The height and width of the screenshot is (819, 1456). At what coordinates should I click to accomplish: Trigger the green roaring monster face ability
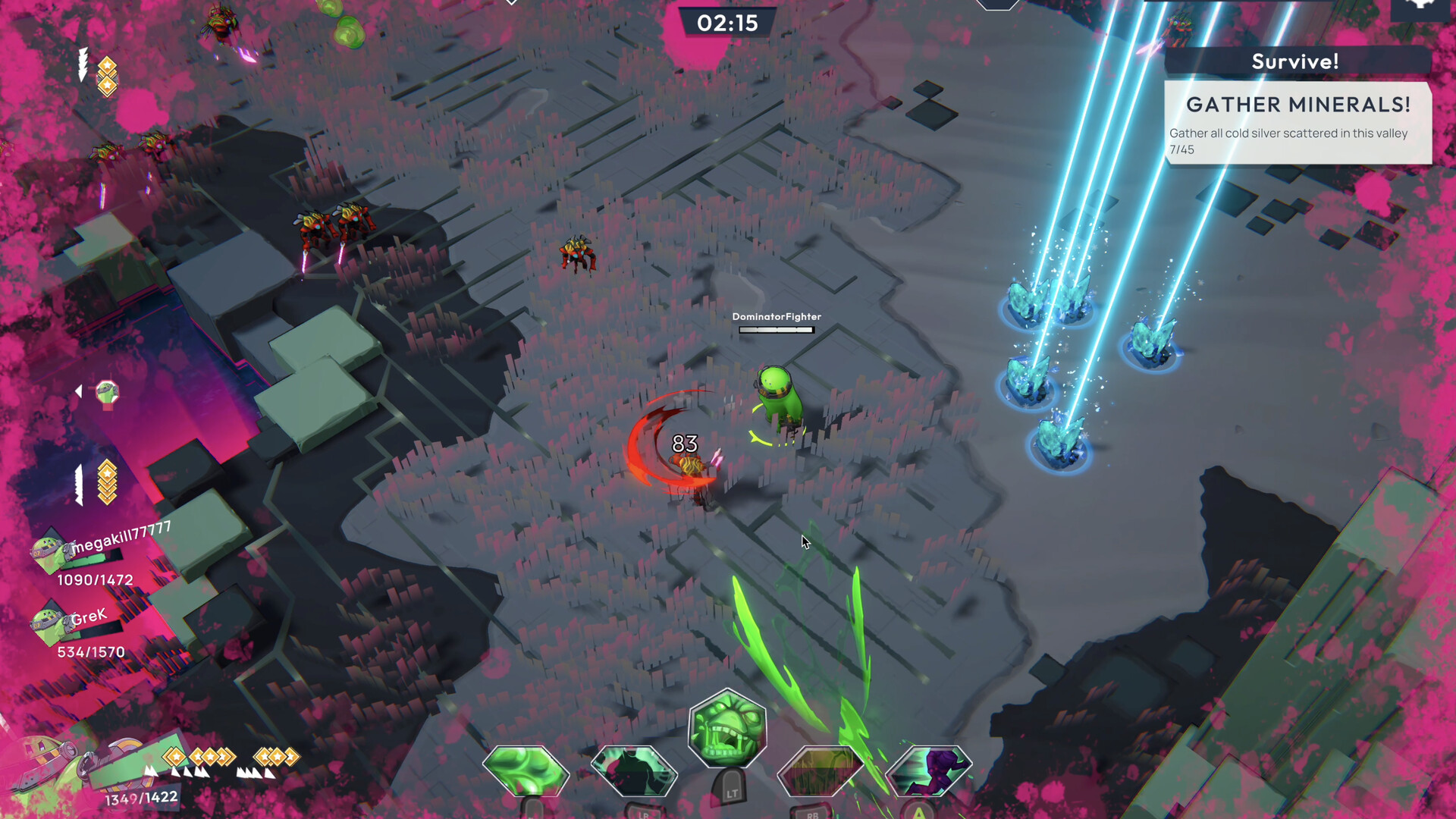click(727, 729)
